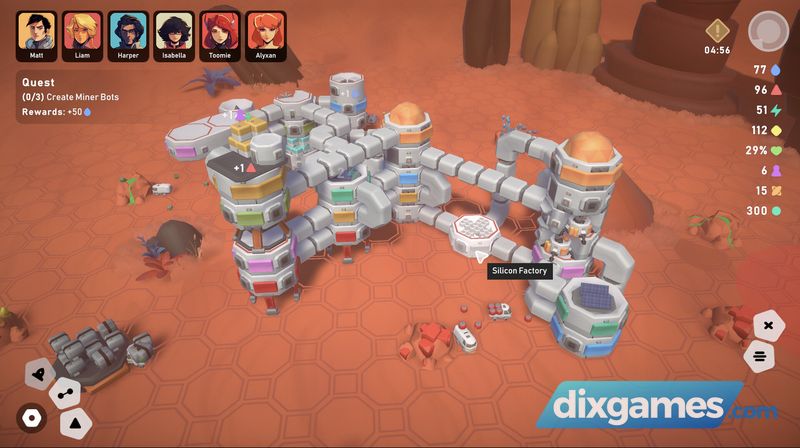800x448 pixels.
Task: Close with the X pentagon button
Action: point(768,326)
